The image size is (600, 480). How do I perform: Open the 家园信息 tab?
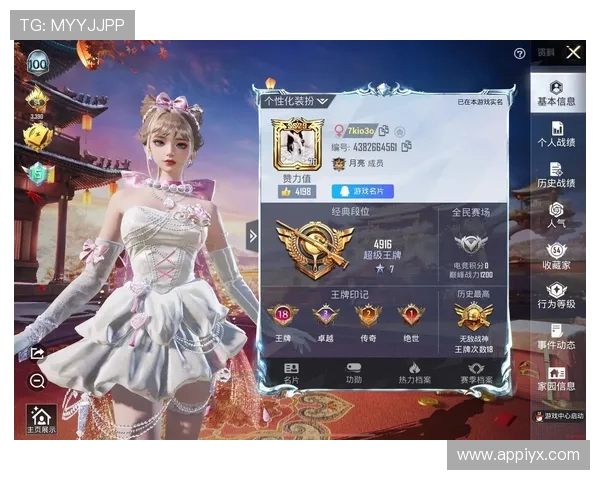tap(556, 378)
